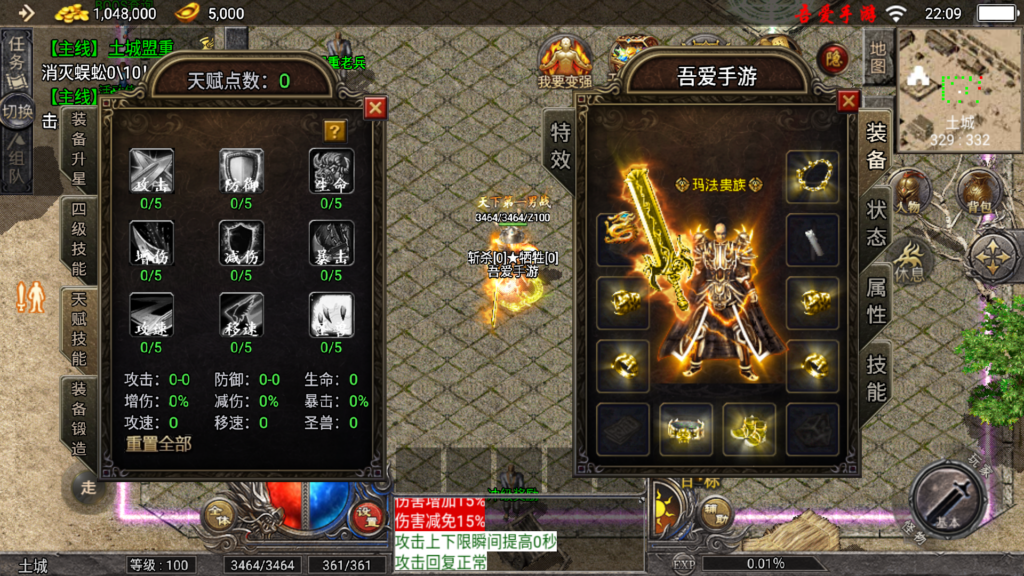
Task: Open the 我要变强 icon
Action: click(566, 60)
